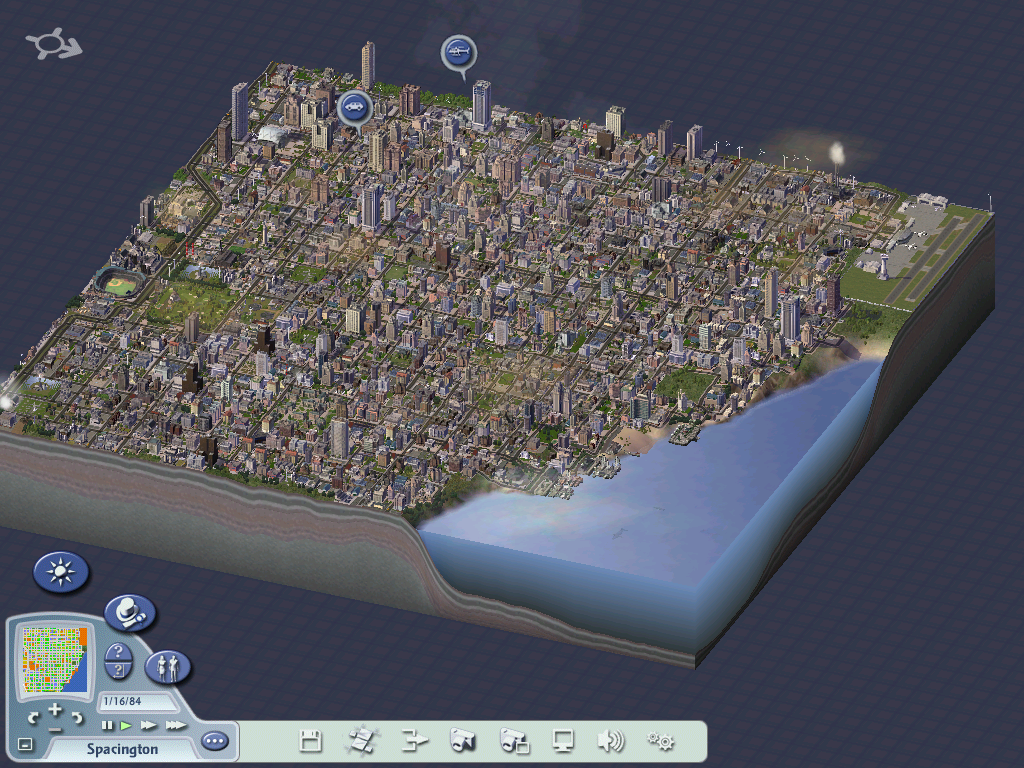The width and height of the screenshot is (1024, 768).
Task: Pause the simulation
Action: (107, 725)
